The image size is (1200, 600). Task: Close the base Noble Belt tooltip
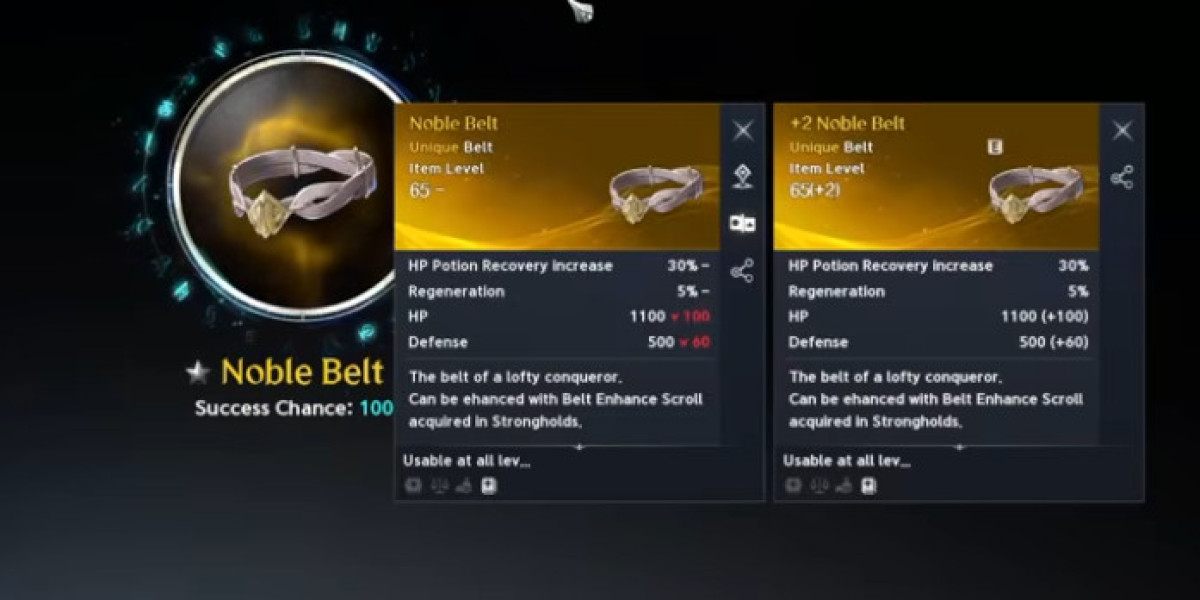coord(743,130)
